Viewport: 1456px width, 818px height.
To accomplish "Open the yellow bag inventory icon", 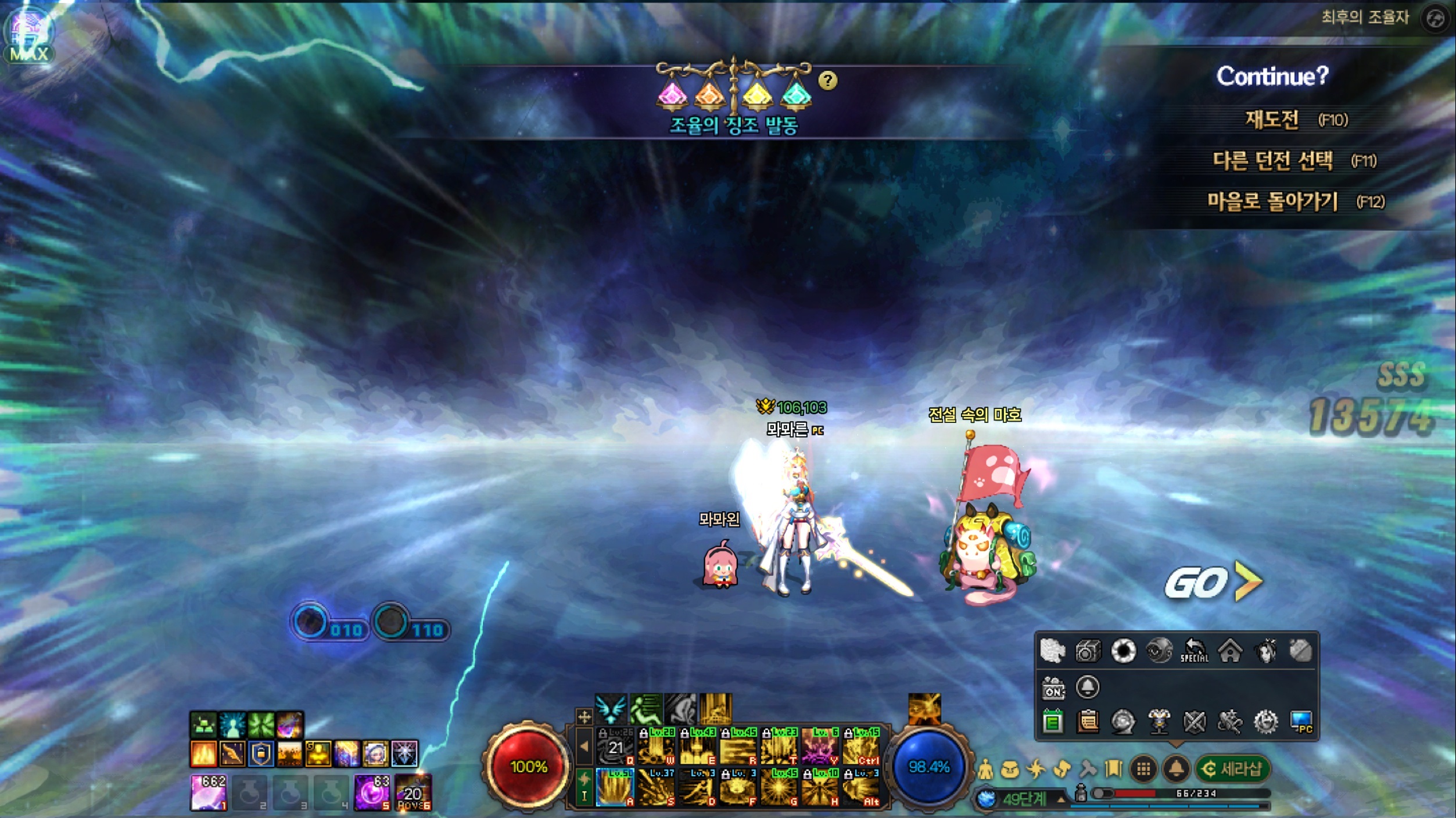I will coord(1010,770).
